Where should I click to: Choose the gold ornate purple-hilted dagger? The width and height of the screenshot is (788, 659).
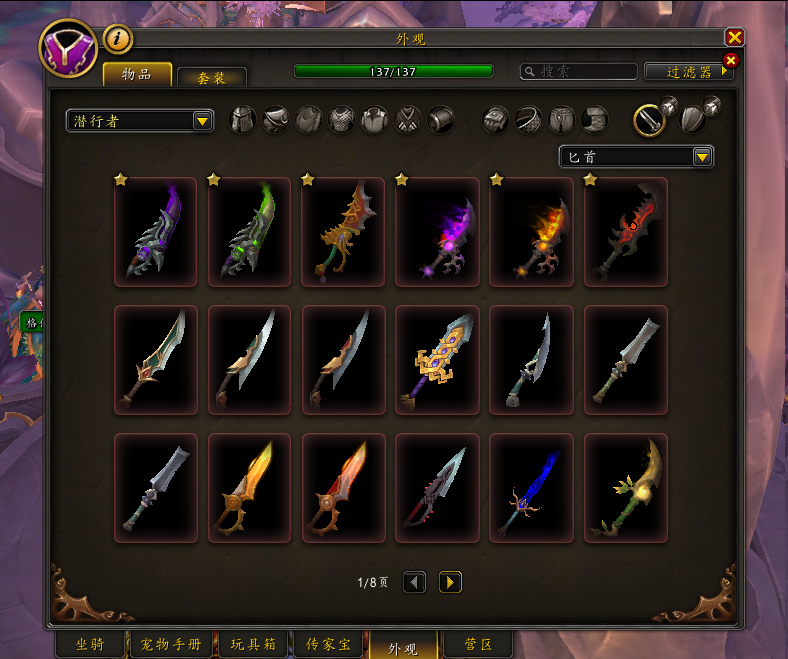(x=437, y=360)
